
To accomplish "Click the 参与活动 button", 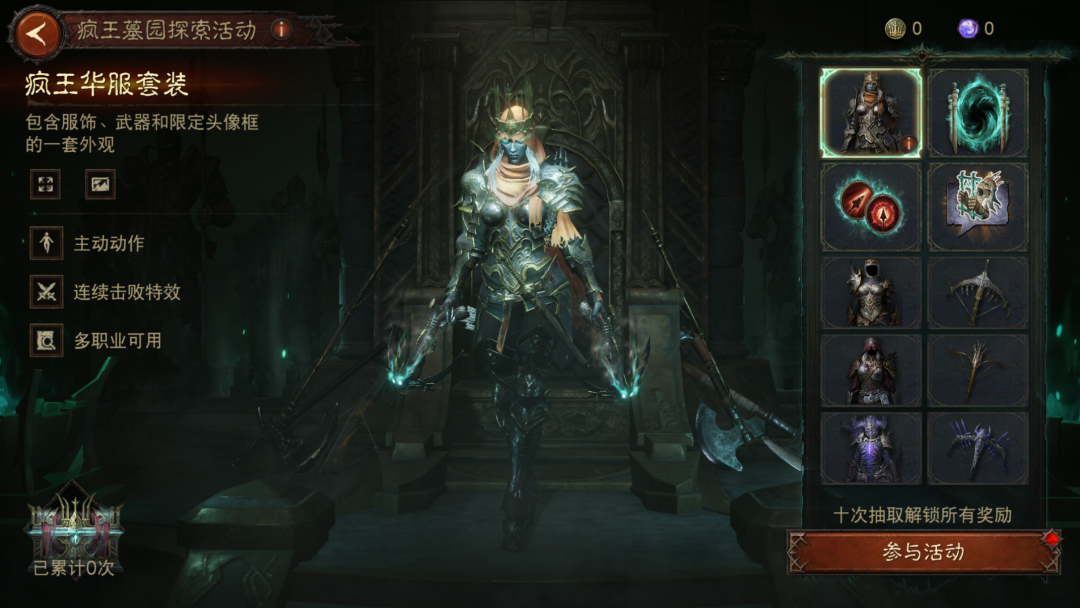I will click(x=923, y=552).
